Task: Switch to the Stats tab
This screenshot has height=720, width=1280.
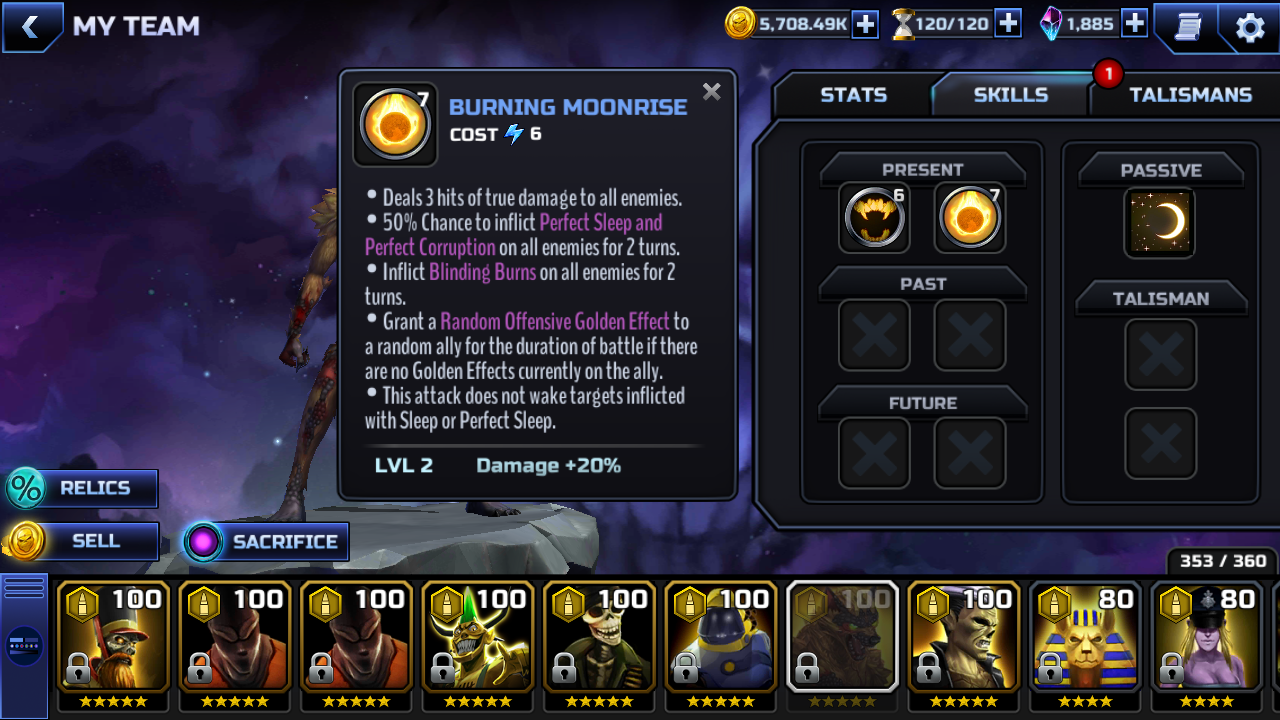Action: (853, 95)
